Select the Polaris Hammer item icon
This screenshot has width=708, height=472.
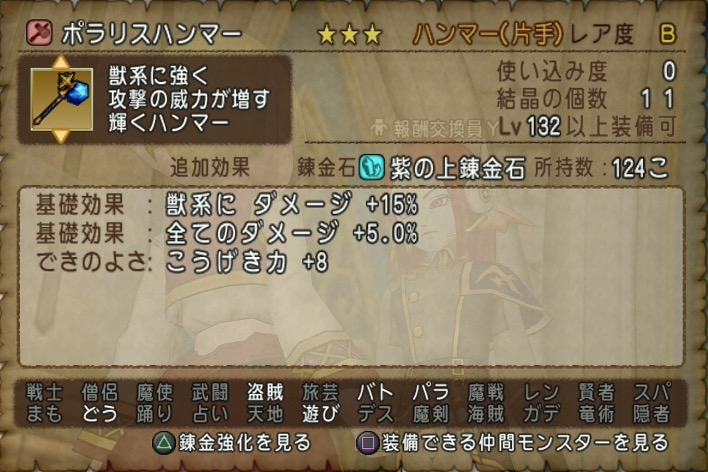[x=57, y=99]
